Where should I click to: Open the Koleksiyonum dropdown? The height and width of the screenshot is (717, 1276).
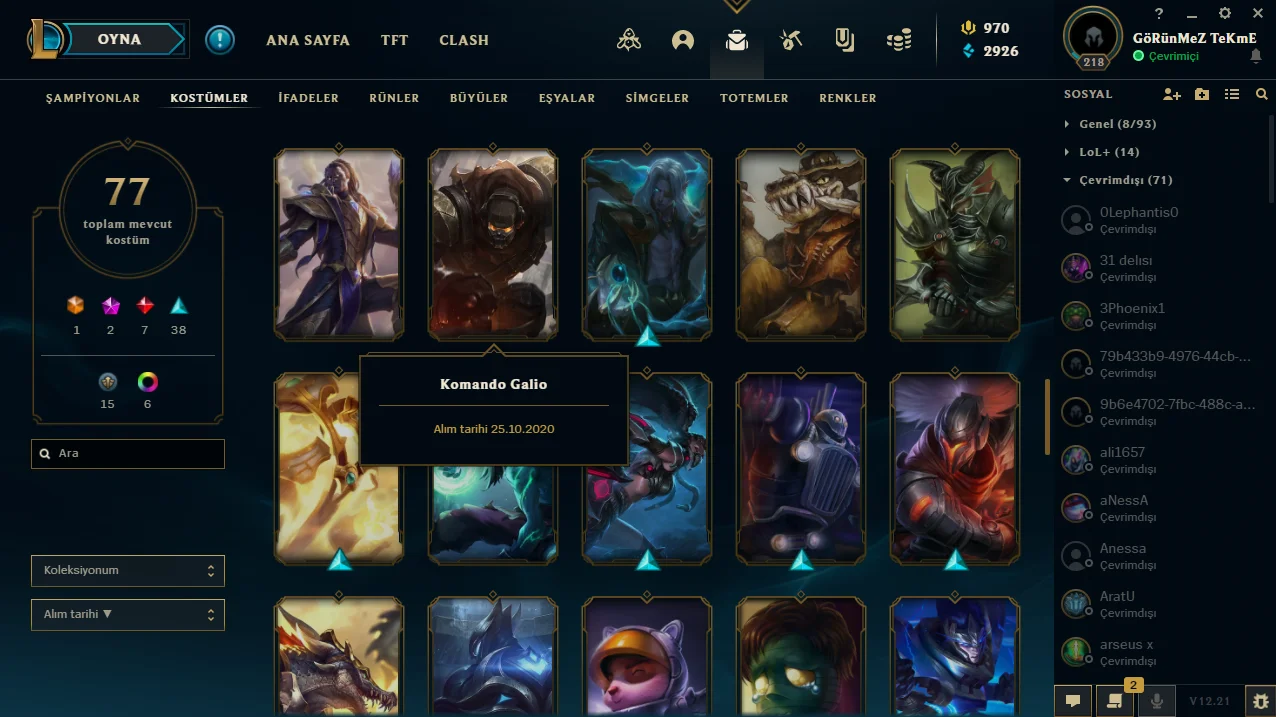point(128,571)
